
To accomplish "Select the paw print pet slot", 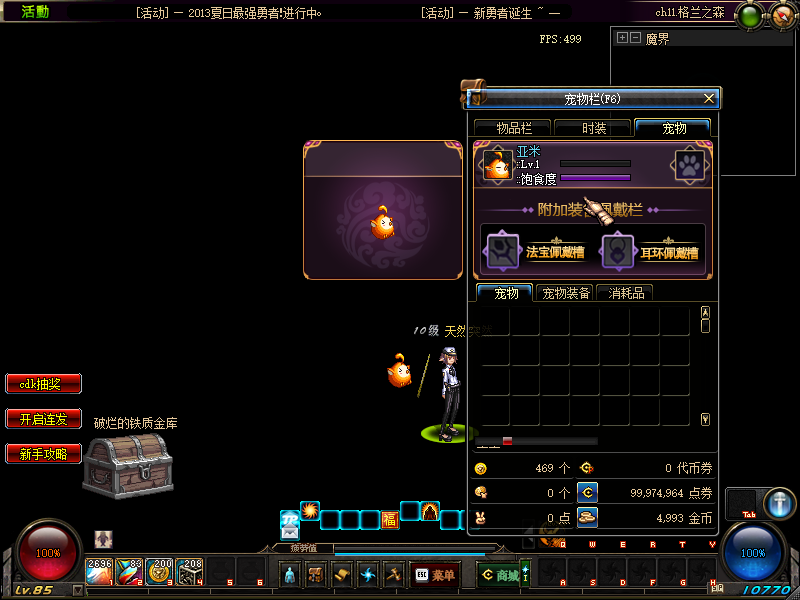I will pyautogui.click(x=690, y=165).
